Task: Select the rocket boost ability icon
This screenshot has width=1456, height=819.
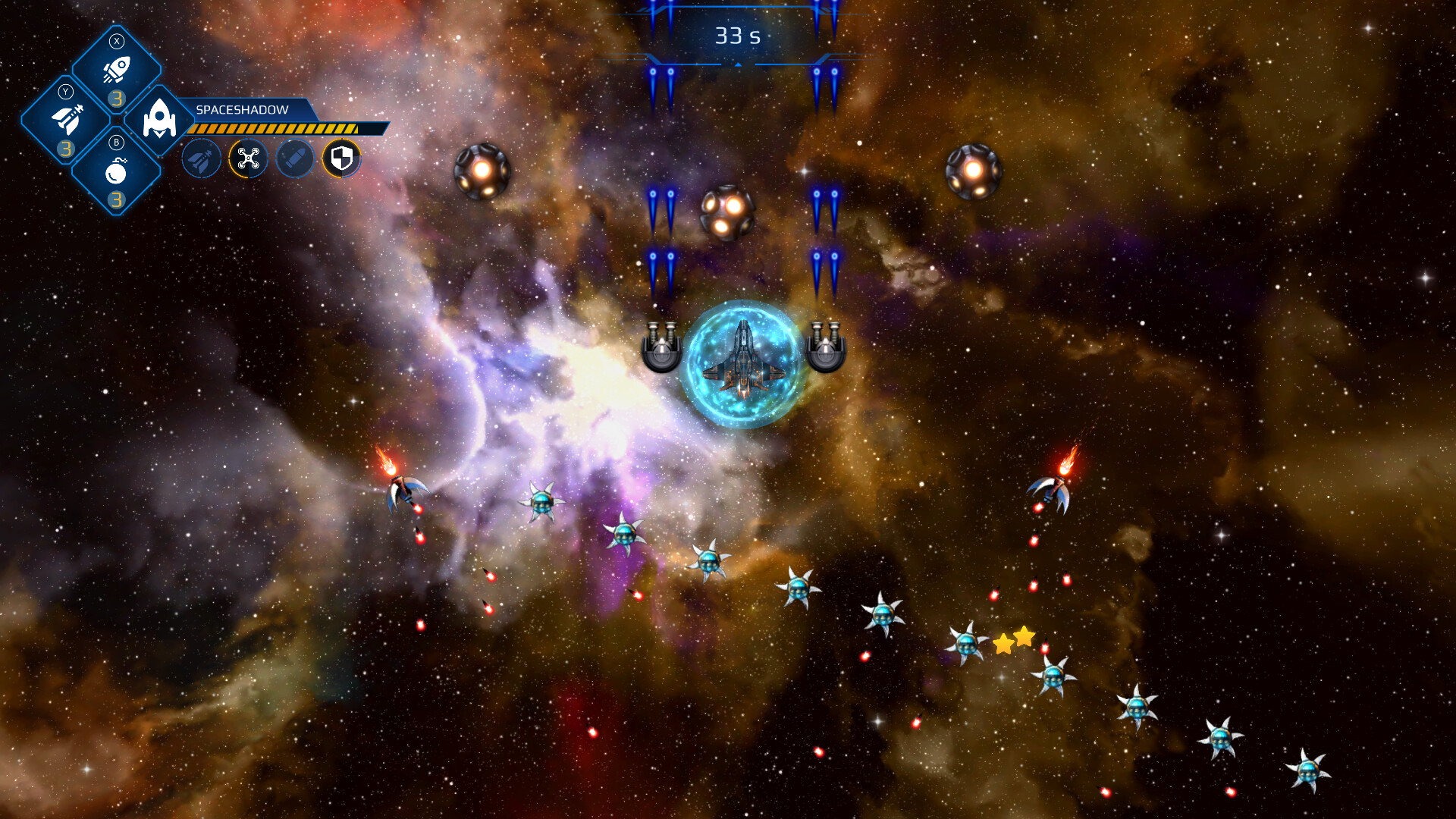Action: coord(117,67)
